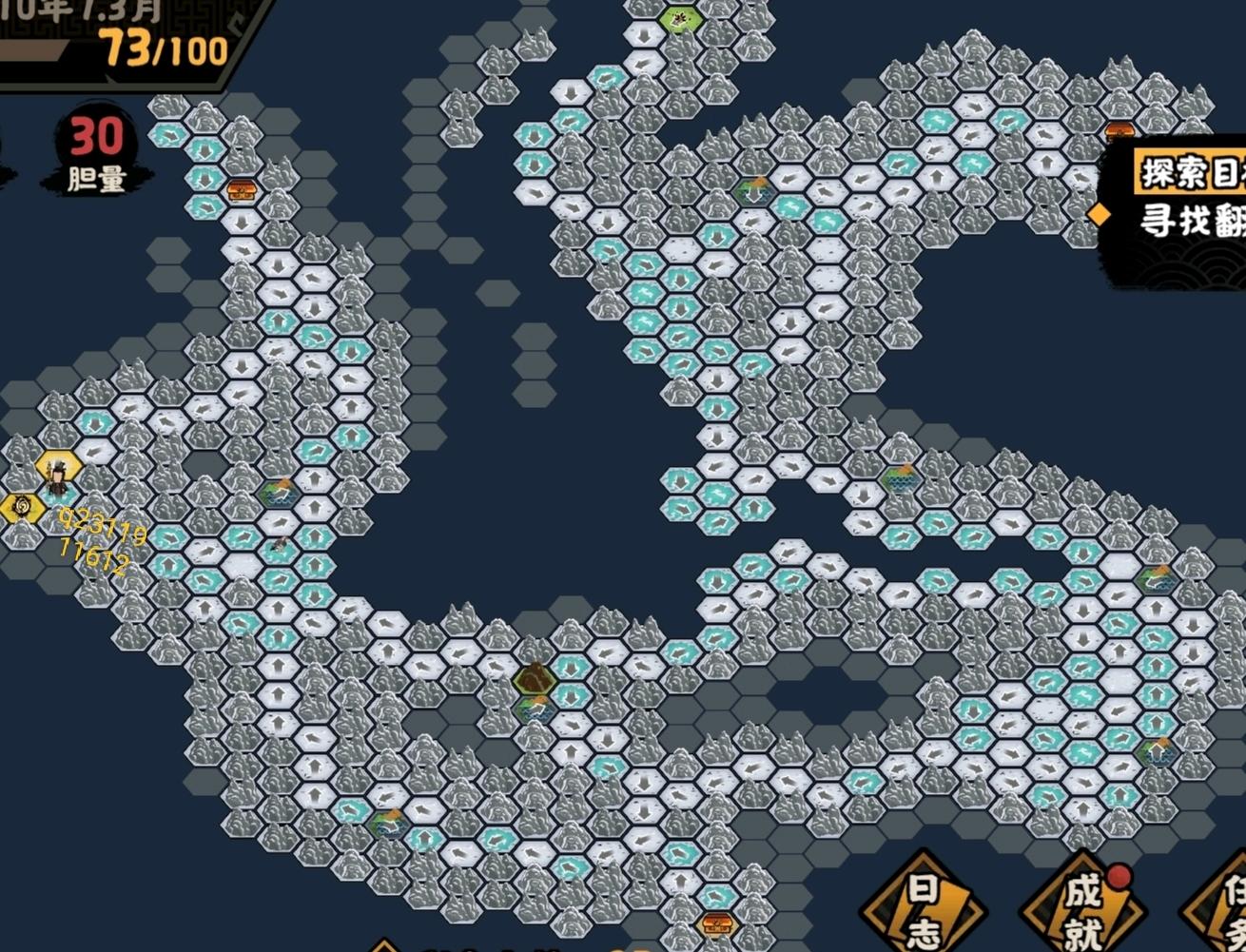Open the treasure chest near the top-right corner
The image size is (1246, 952).
(1118, 130)
